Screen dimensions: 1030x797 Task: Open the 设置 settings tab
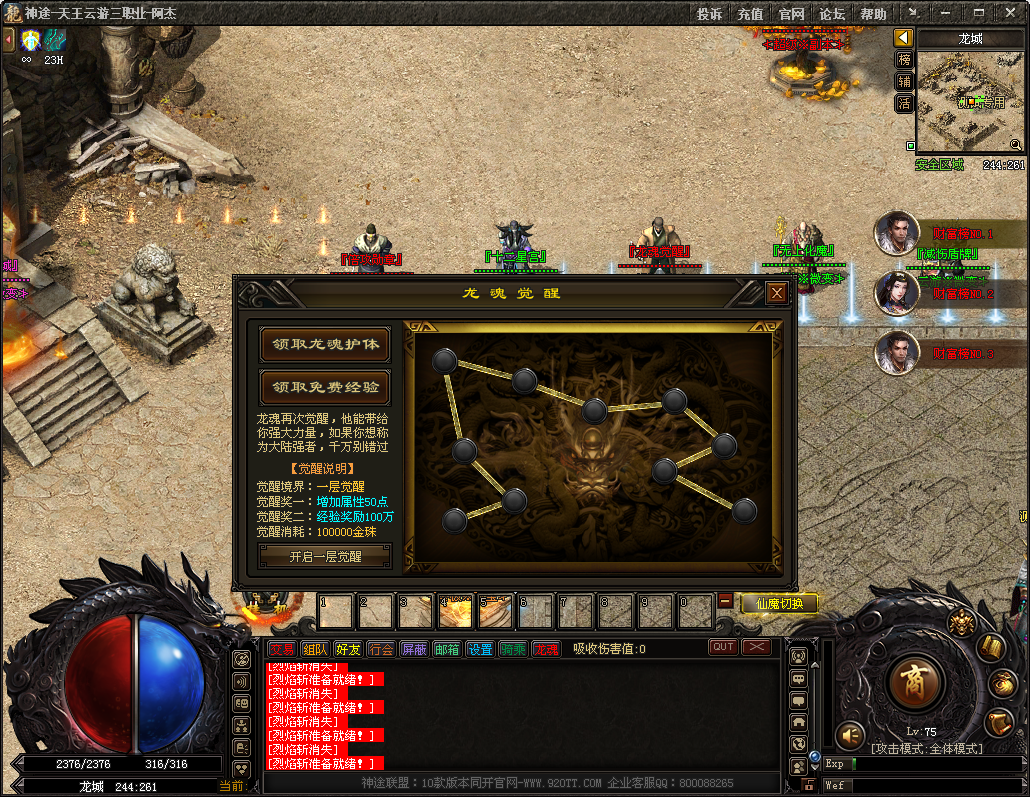click(480, 649)
